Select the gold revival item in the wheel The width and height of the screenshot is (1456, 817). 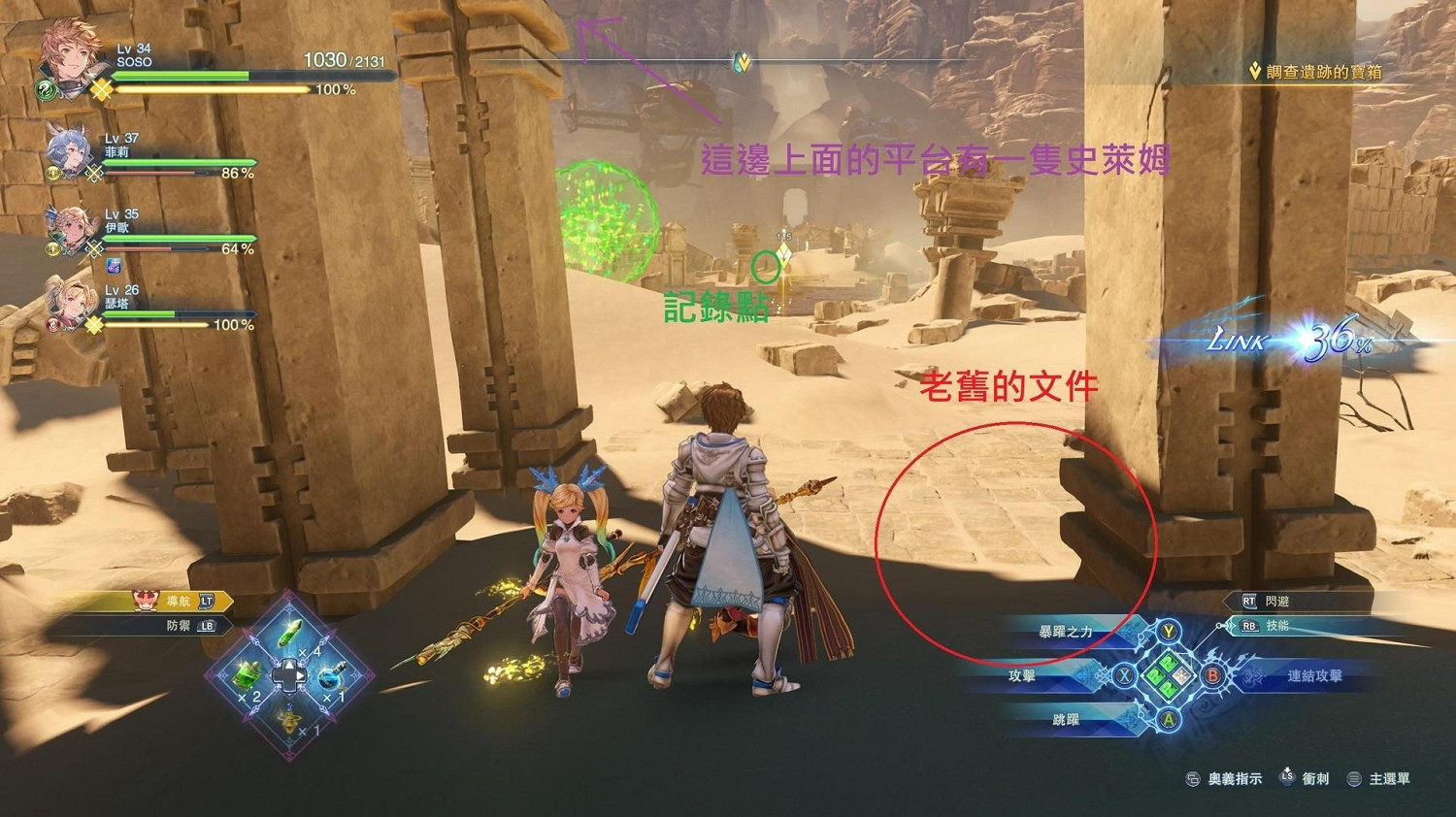289,721
